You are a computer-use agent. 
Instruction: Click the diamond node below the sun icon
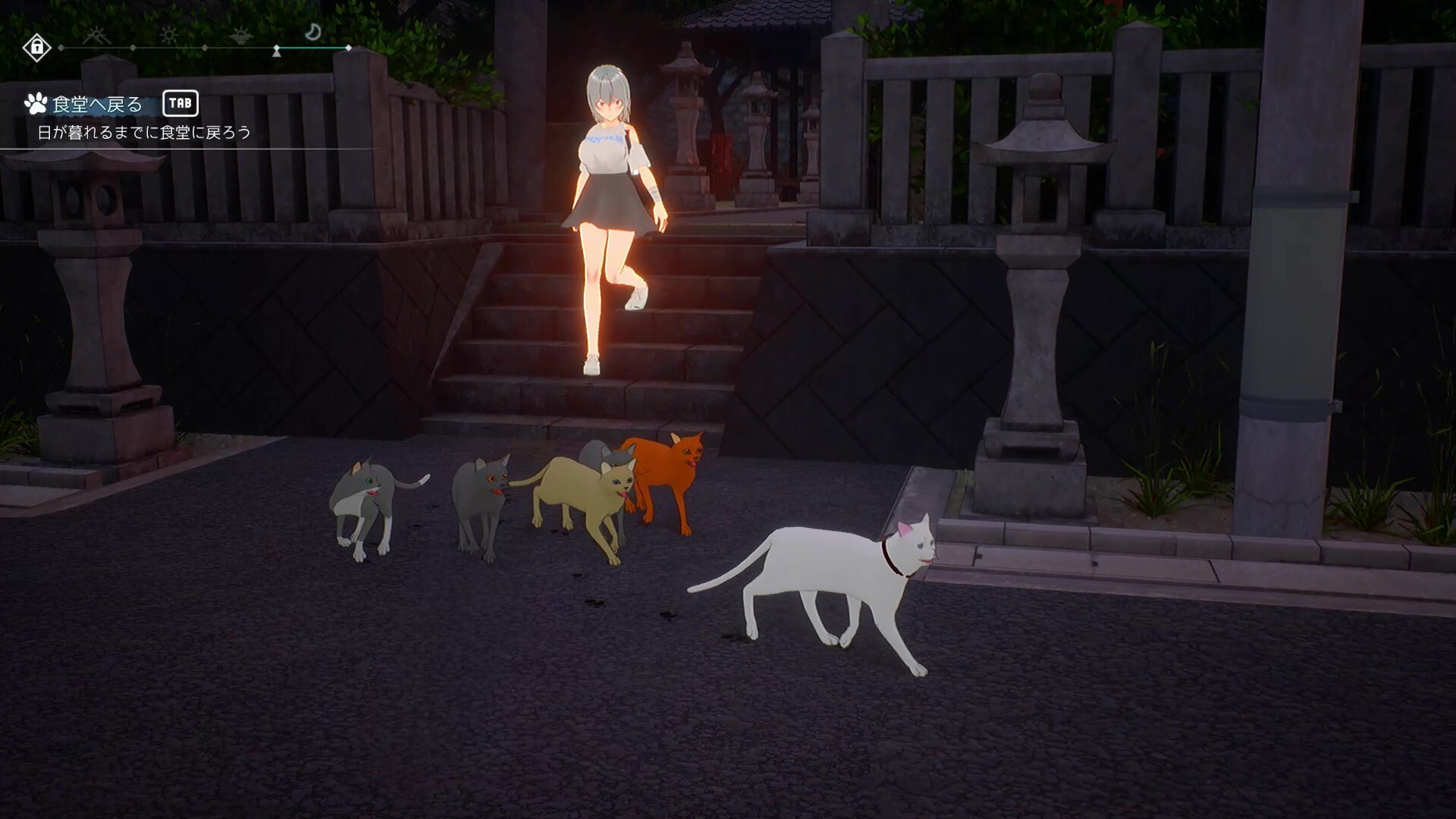(x=205, y=47)
